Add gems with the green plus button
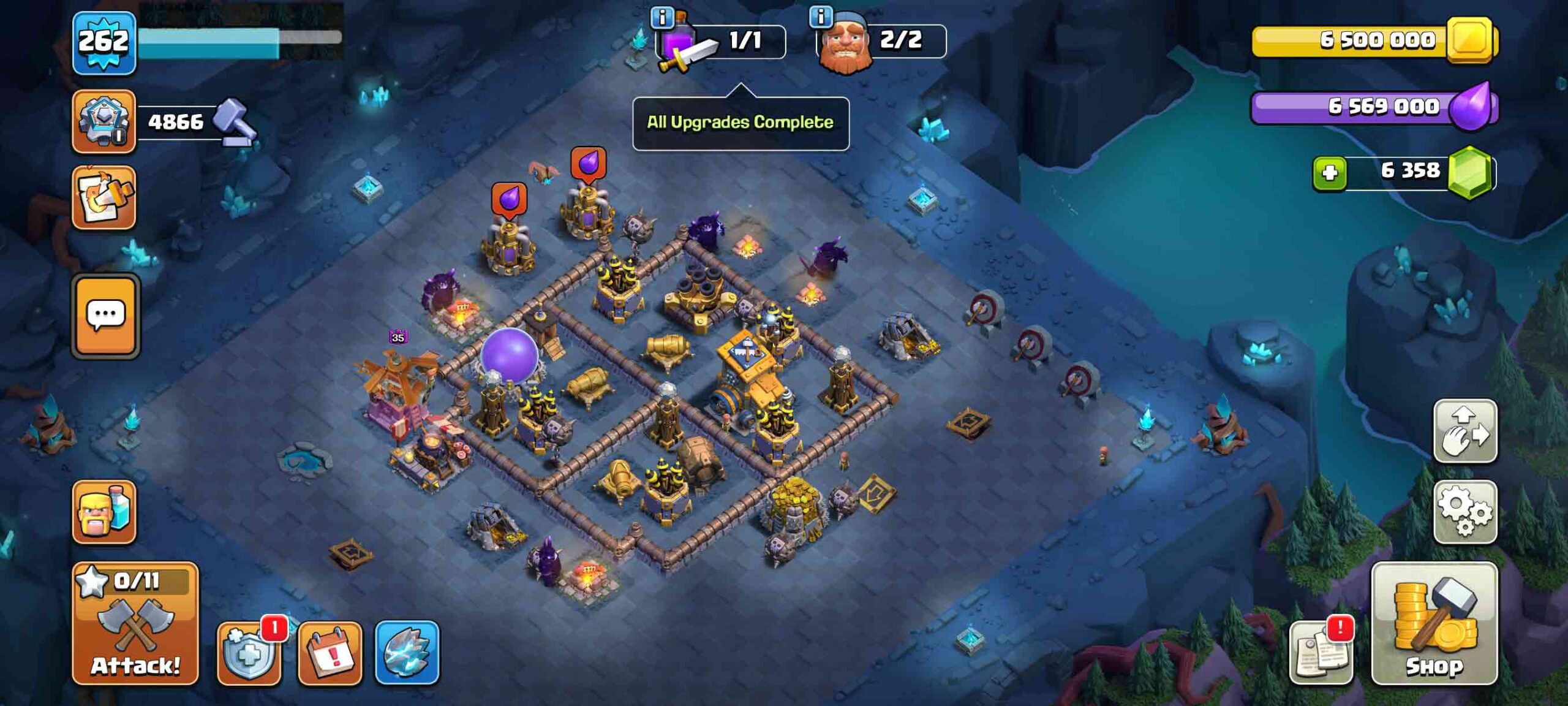This screenshot has height=706, width=1568. tap(1329, 173)
